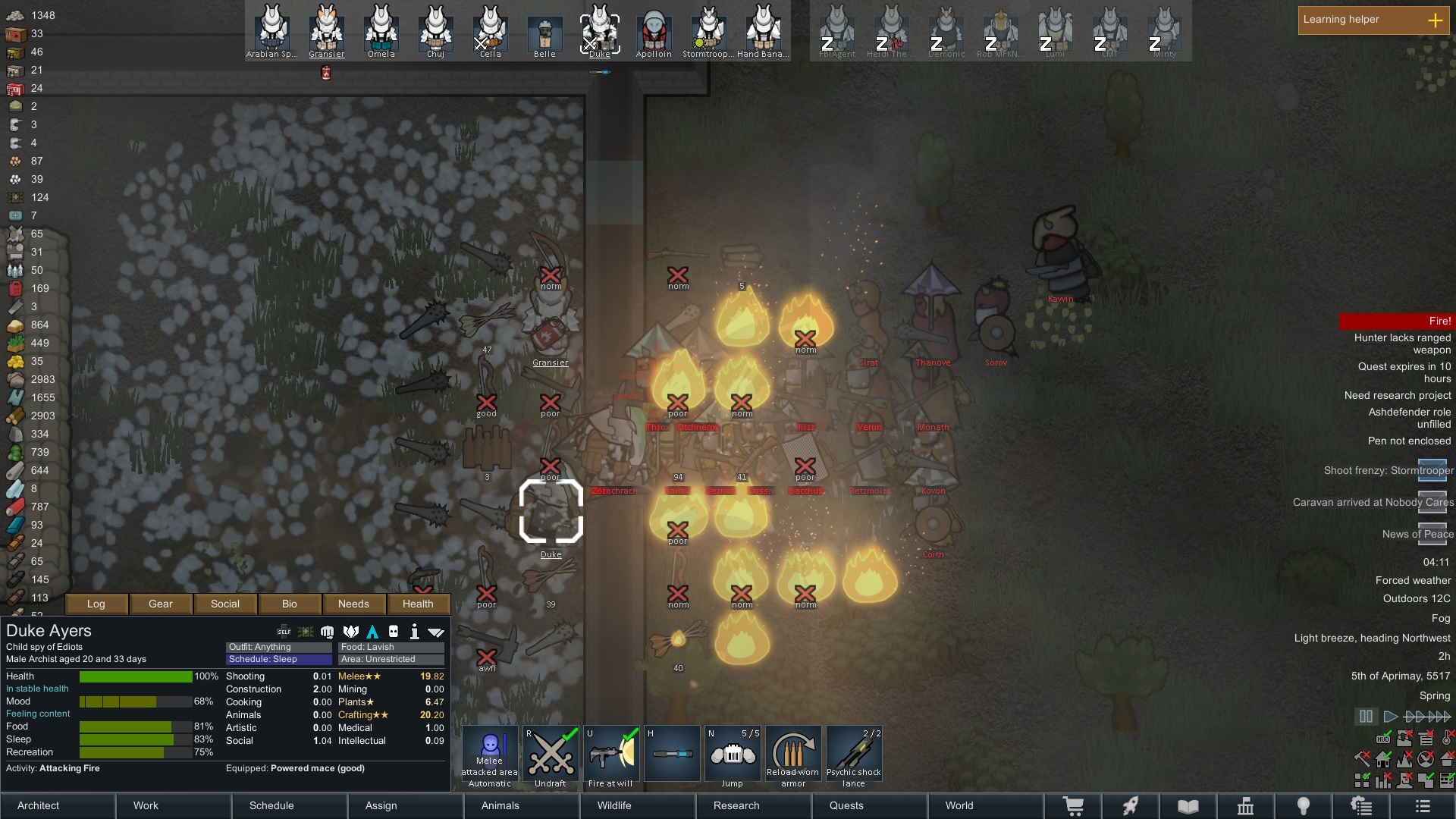This screenshot has height=819, width=1456.
Task: Switch to Duke's Gear tab
Action: [x=161, y=604]
